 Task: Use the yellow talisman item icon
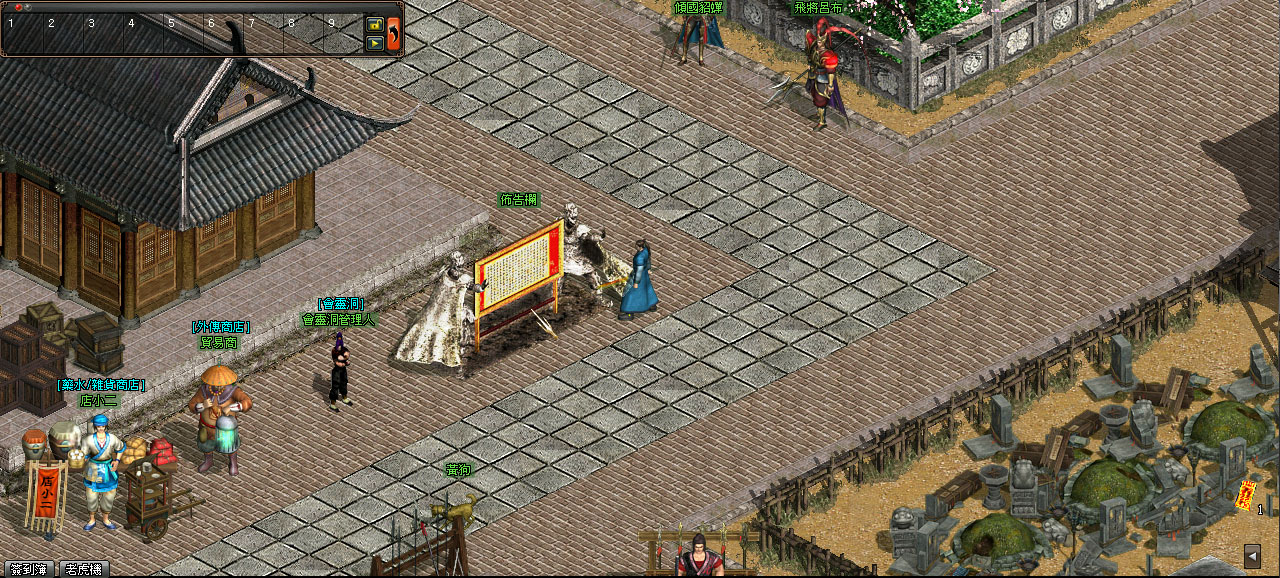1246,495
